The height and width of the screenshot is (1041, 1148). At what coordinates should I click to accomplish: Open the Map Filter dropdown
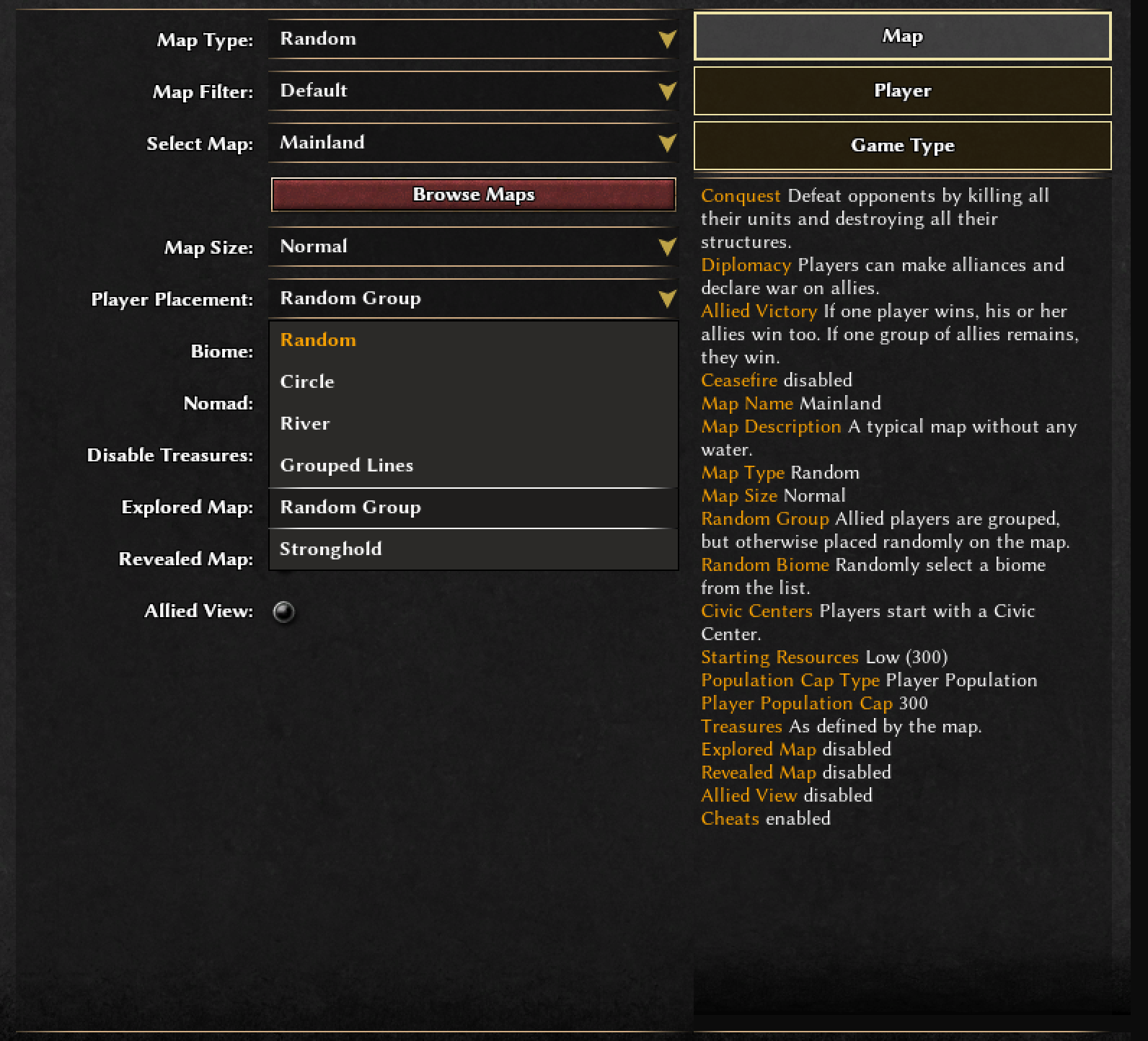(472, 91)
